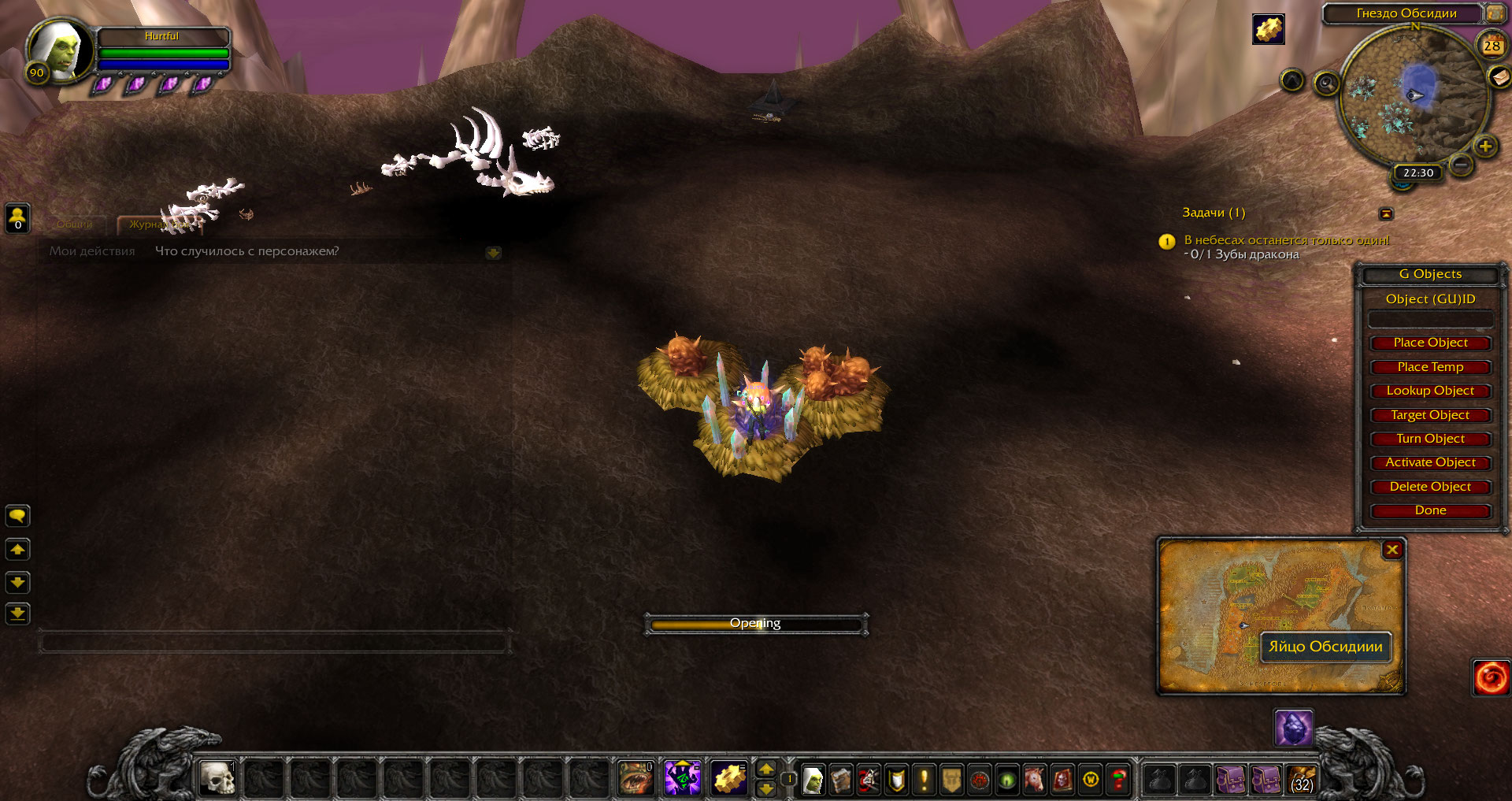This screenshot has height=801, width=1512.
Task: Click the Turn Object button
Action: coord(1430,439)
